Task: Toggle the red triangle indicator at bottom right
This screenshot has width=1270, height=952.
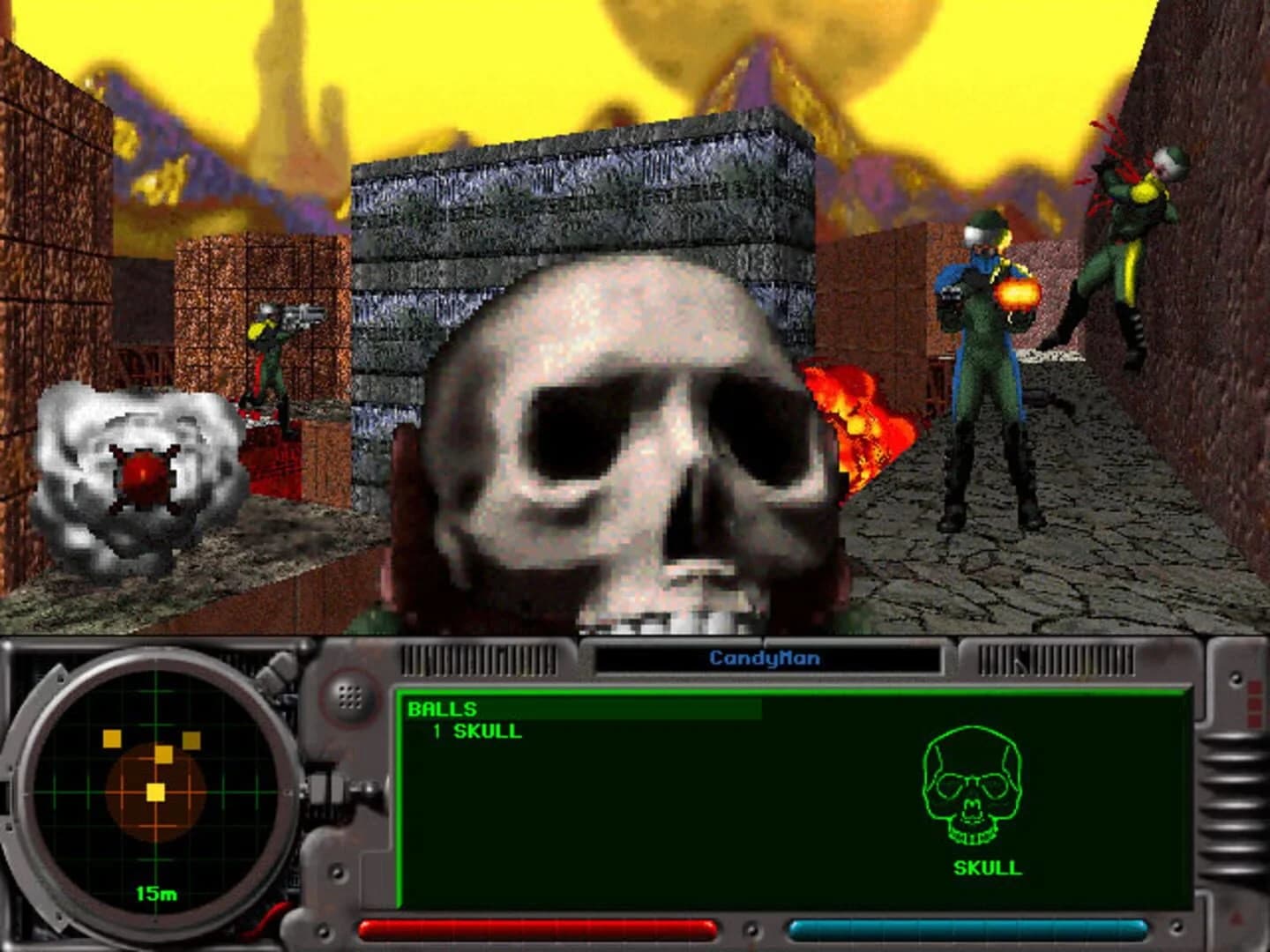Action: pyautogui.click(x=1235, y=921)
